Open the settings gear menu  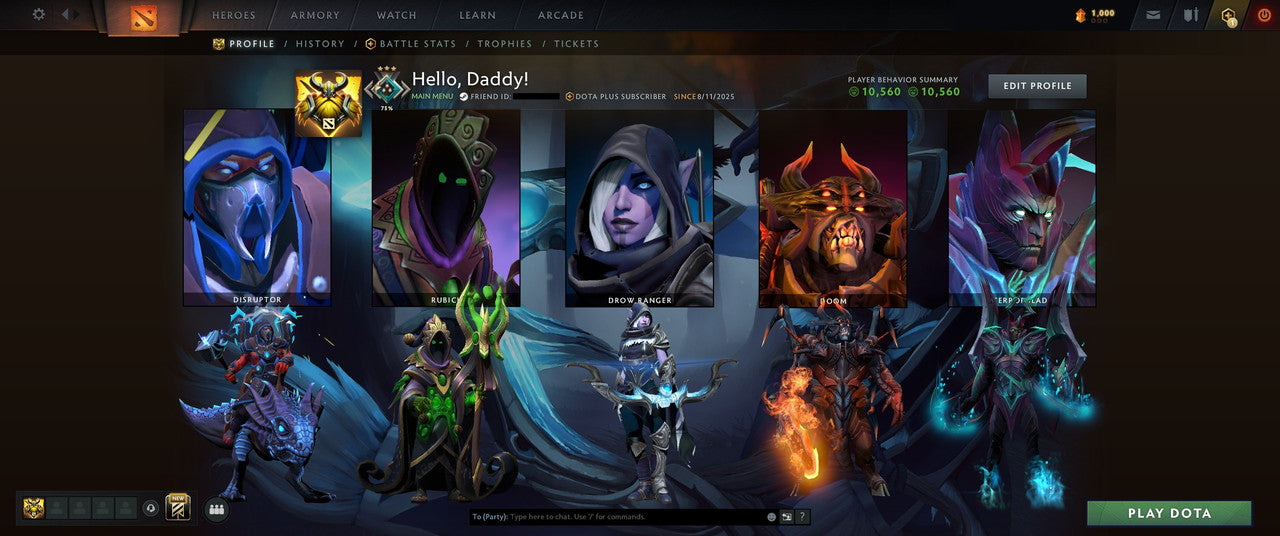tap(39, 15)
